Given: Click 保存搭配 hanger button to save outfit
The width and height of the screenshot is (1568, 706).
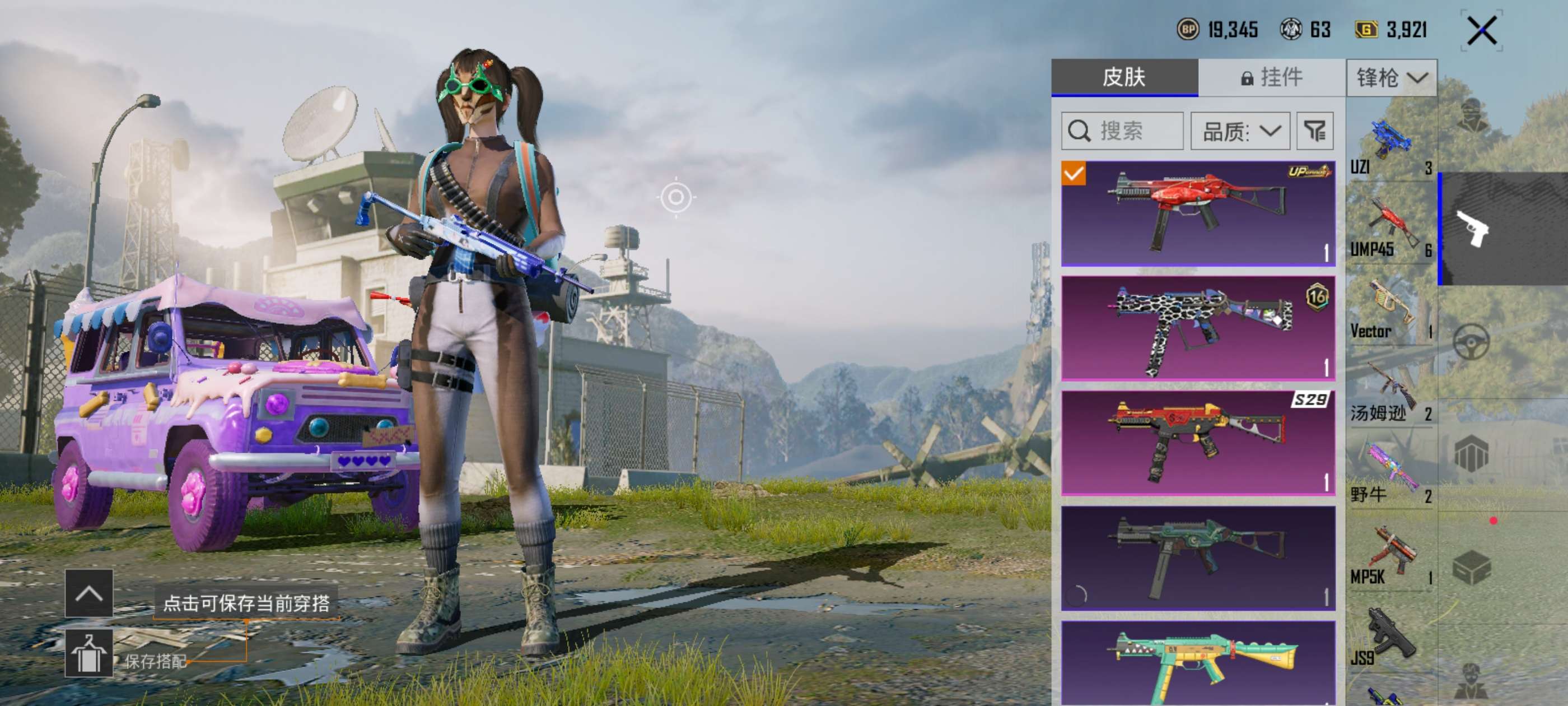Looking at the screenshot, I should (89, 653).
